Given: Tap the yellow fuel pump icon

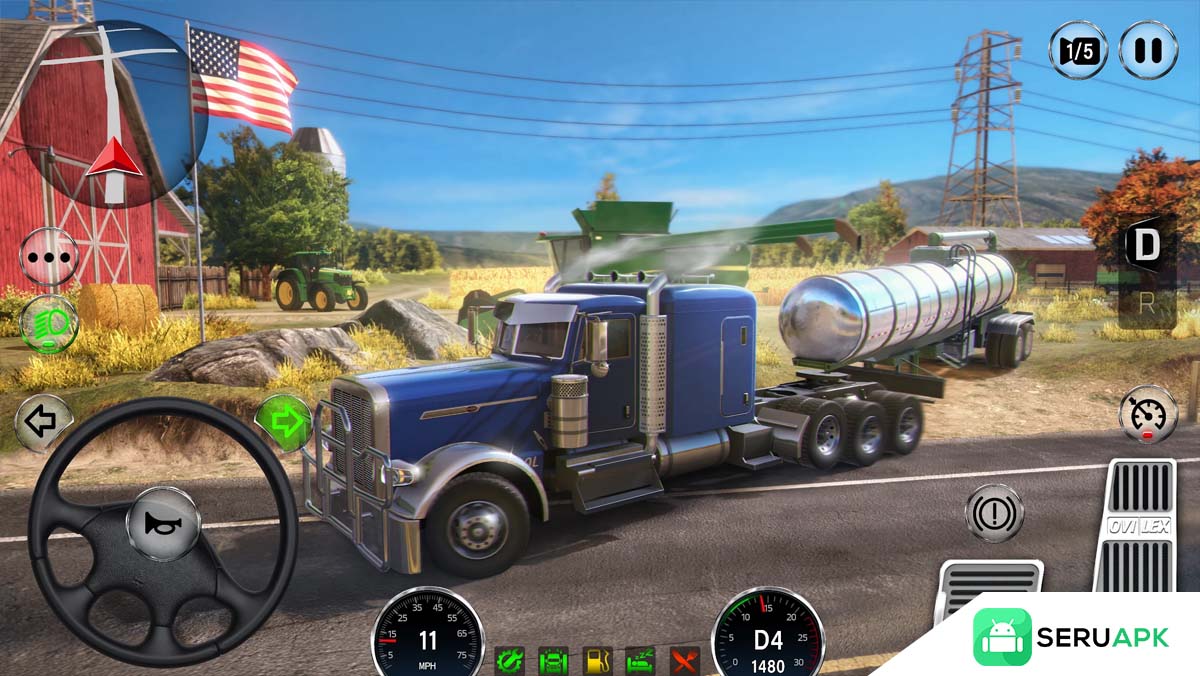Looking at the screenshot, I should [x=597, y=660].
